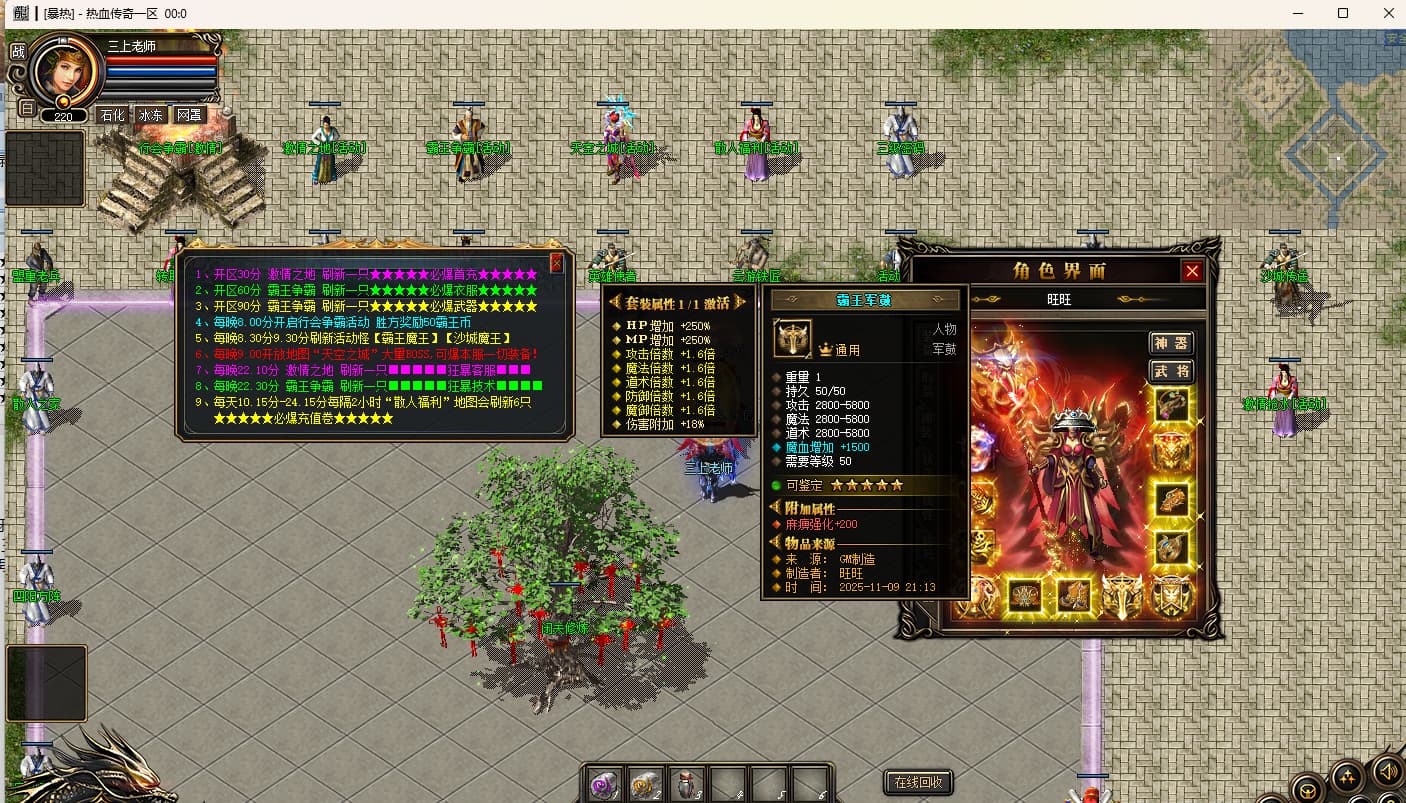Close the 角色界面 character window

(1192, 271)
